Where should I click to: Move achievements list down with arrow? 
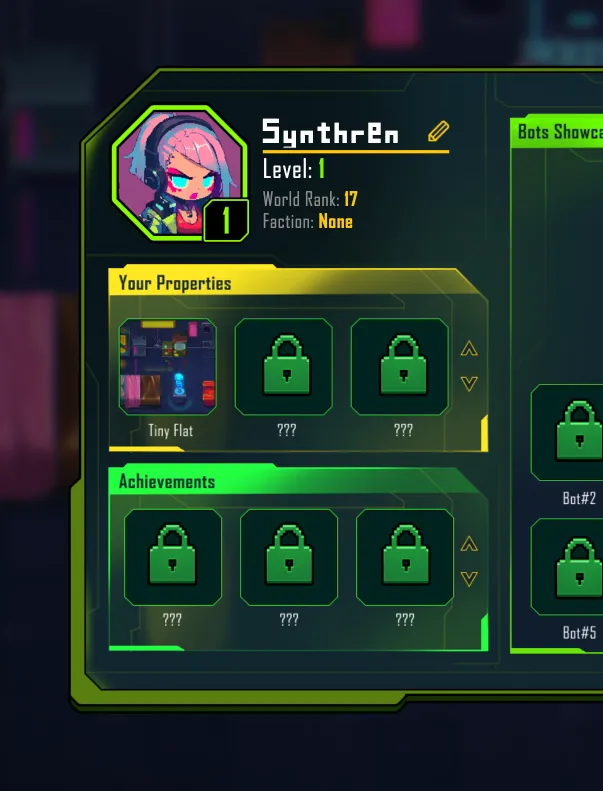(x=469, y=579)
